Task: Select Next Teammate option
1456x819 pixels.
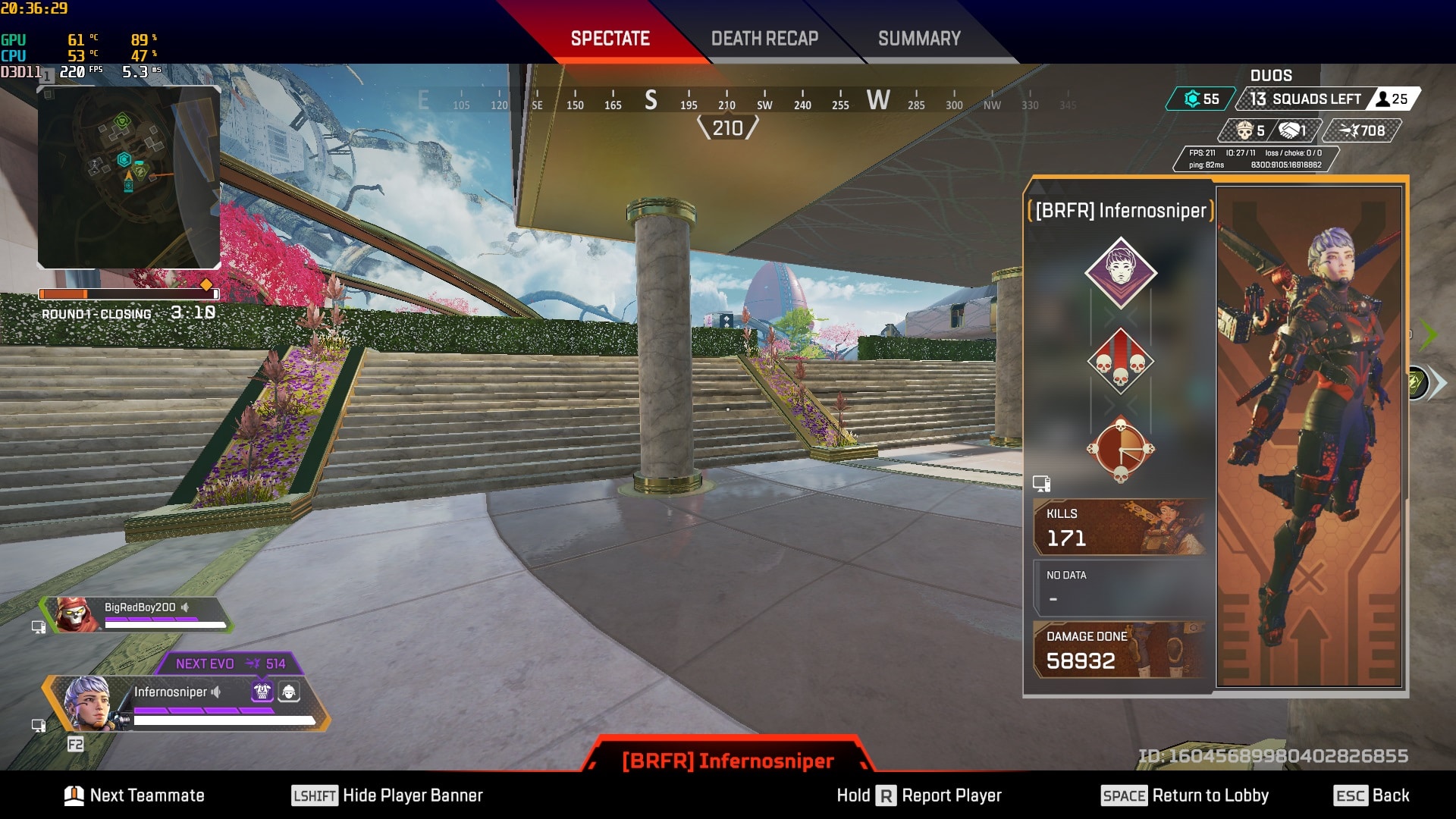Action: 135,795
